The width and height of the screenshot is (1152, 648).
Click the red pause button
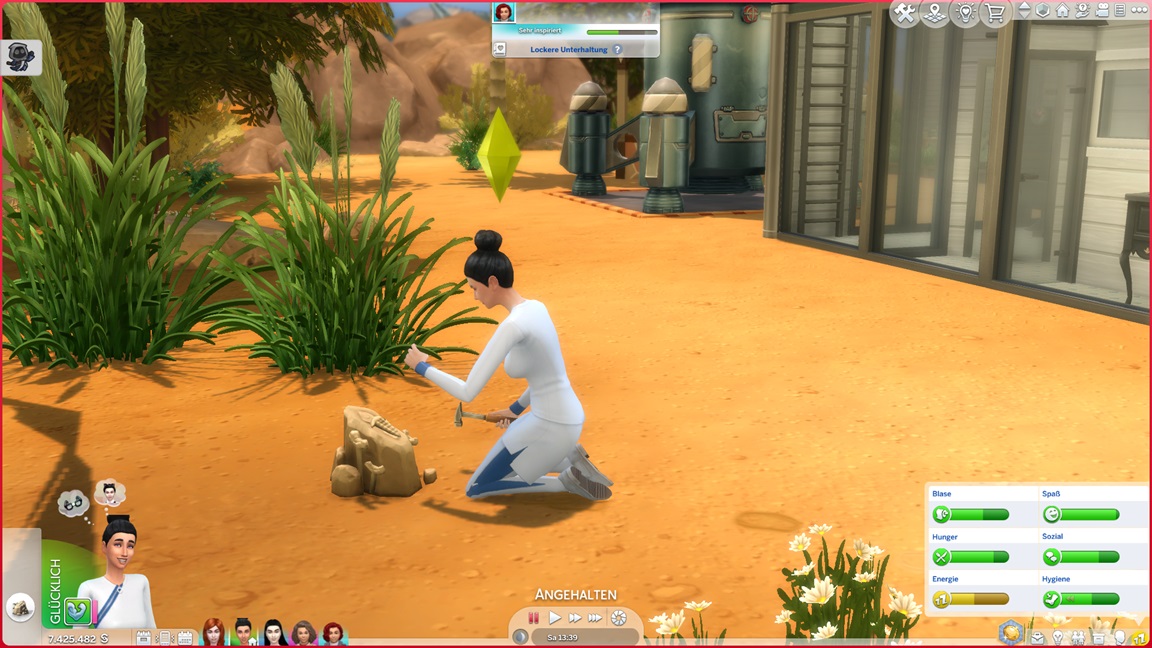534,619
